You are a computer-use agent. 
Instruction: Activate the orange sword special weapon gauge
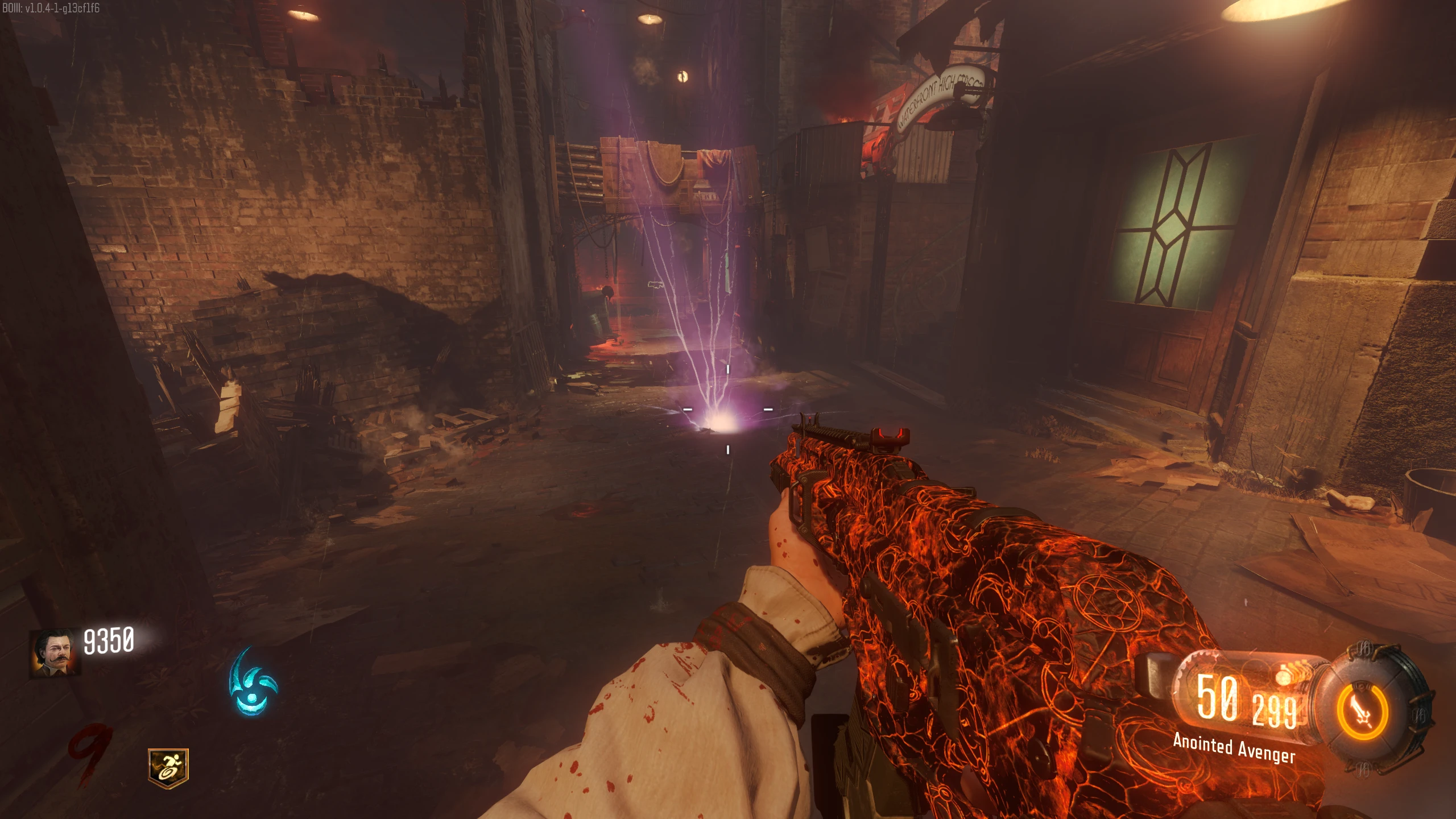[x=1362, y=712]
